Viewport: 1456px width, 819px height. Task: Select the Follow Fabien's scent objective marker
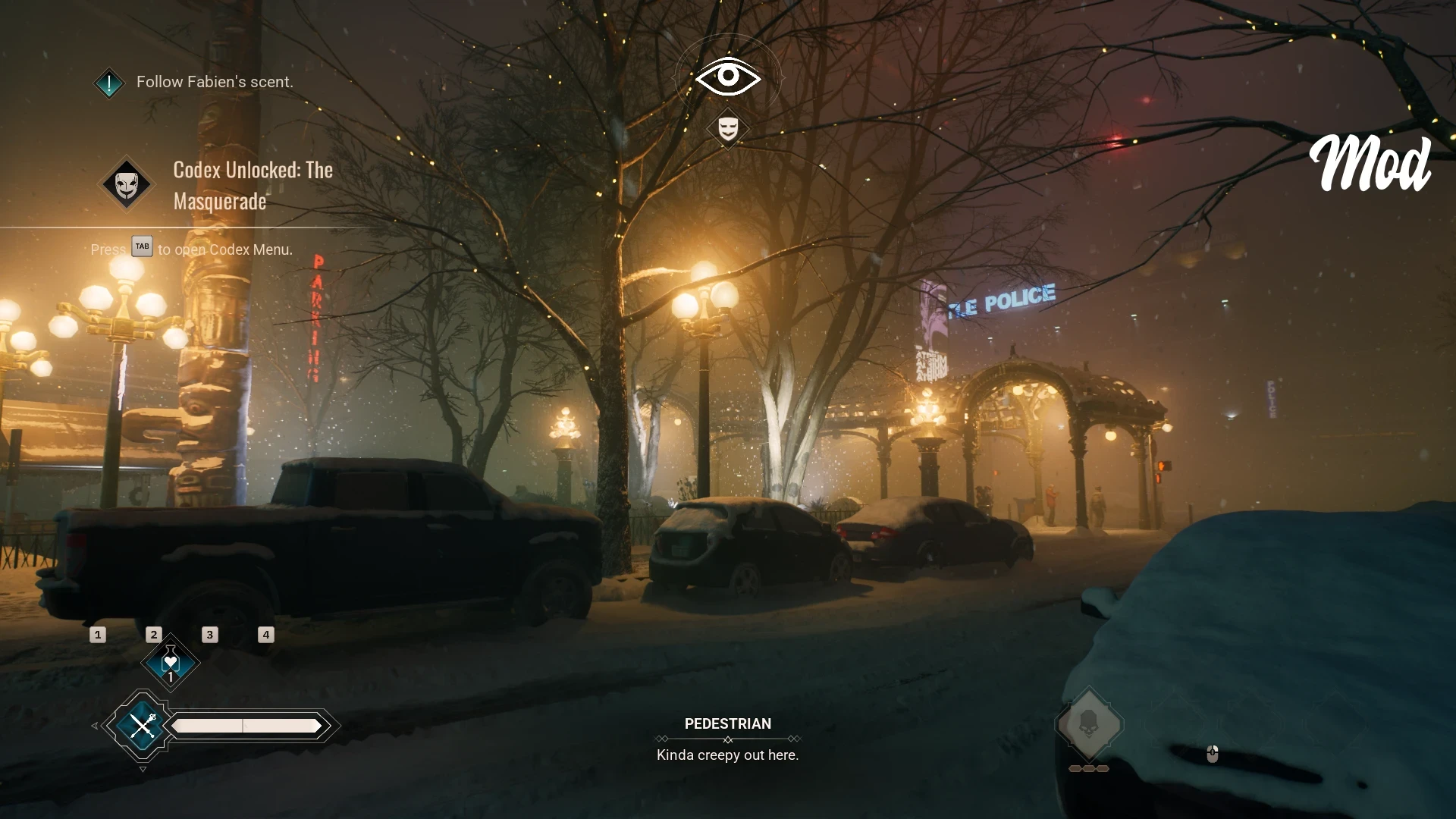(x=109, y=83)
